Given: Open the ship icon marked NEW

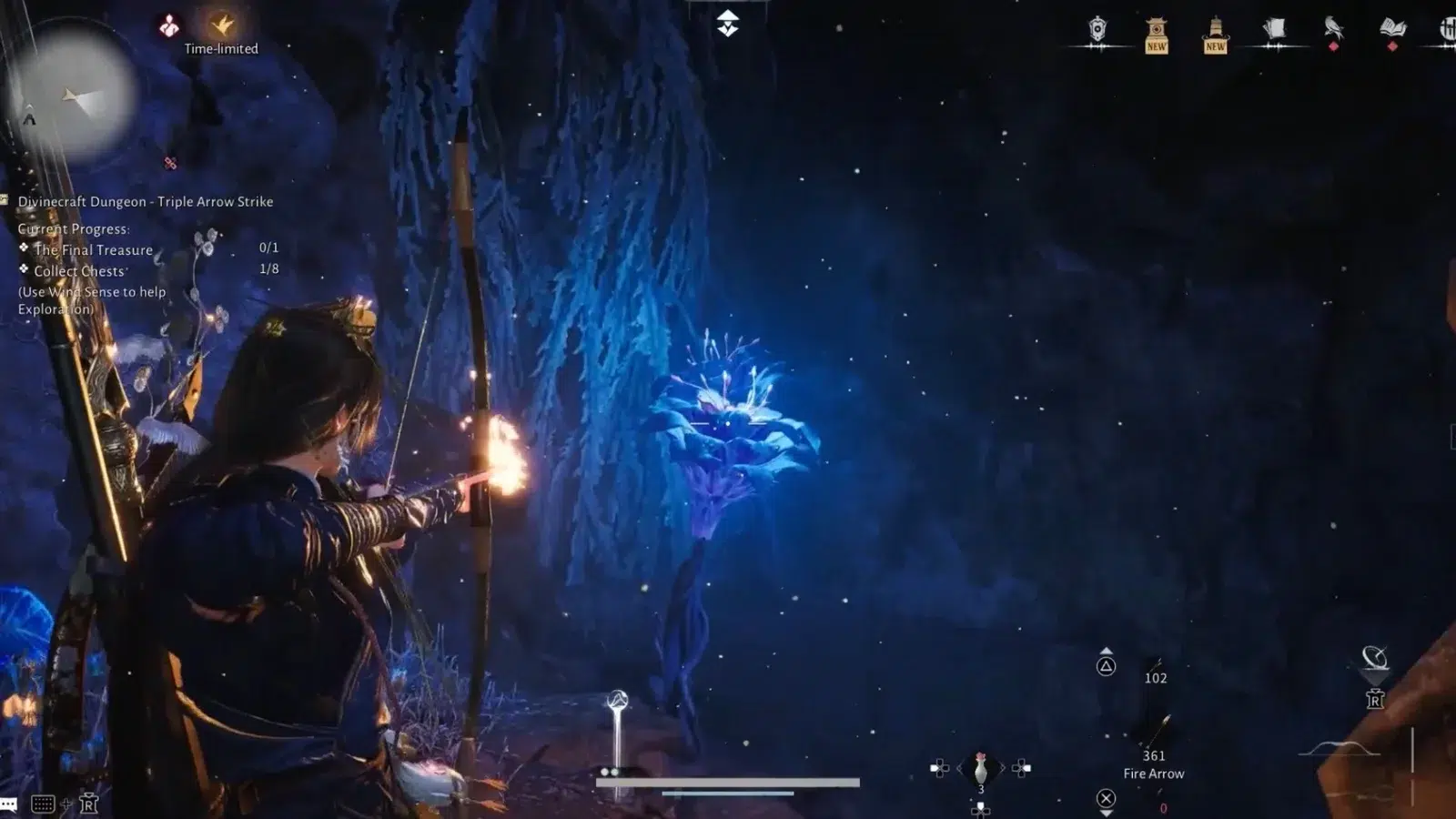Looking at the screenshot, I should pos(1216,35).
